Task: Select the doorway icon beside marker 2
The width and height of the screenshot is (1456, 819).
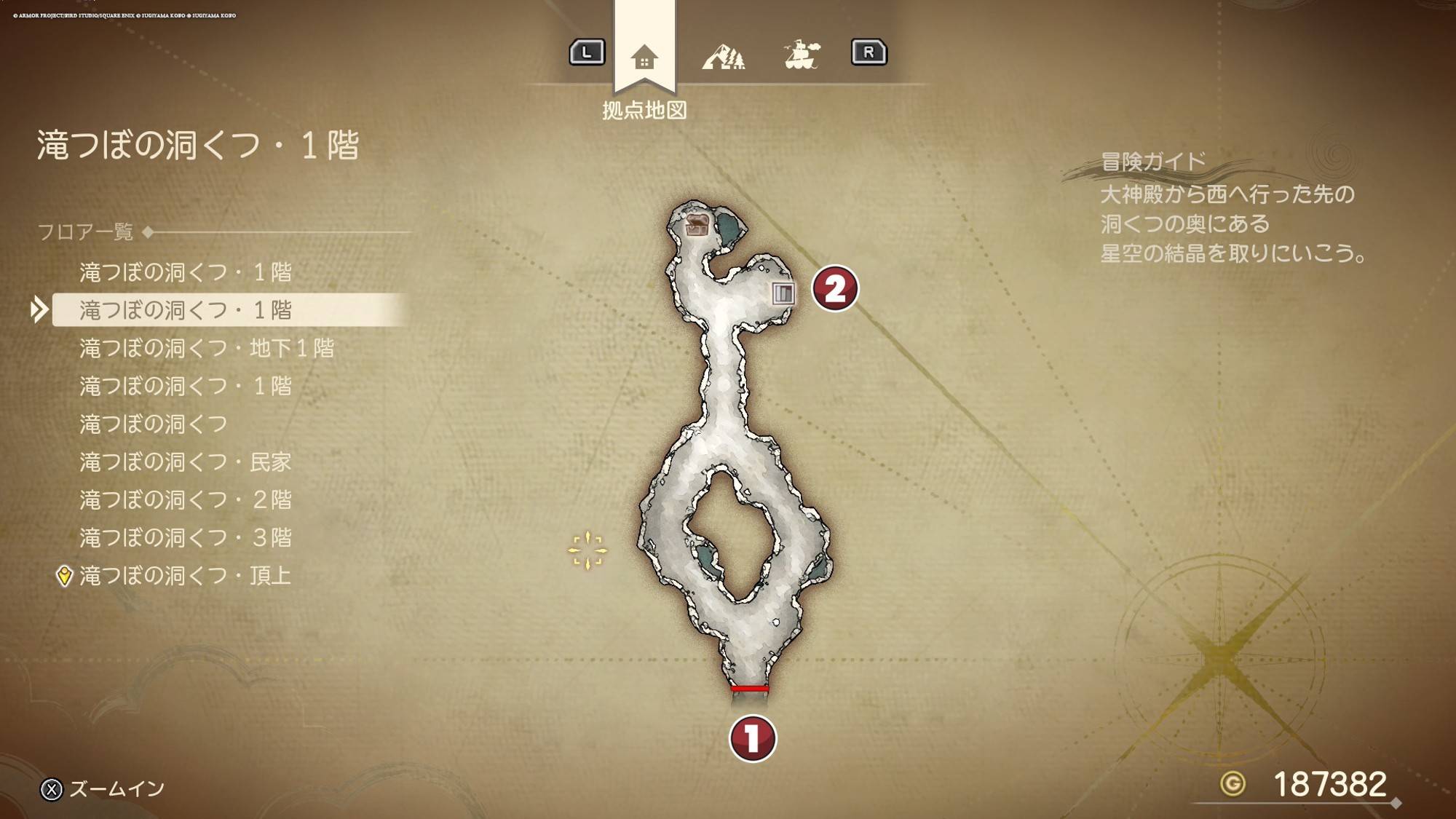Action: coord(783,293)
